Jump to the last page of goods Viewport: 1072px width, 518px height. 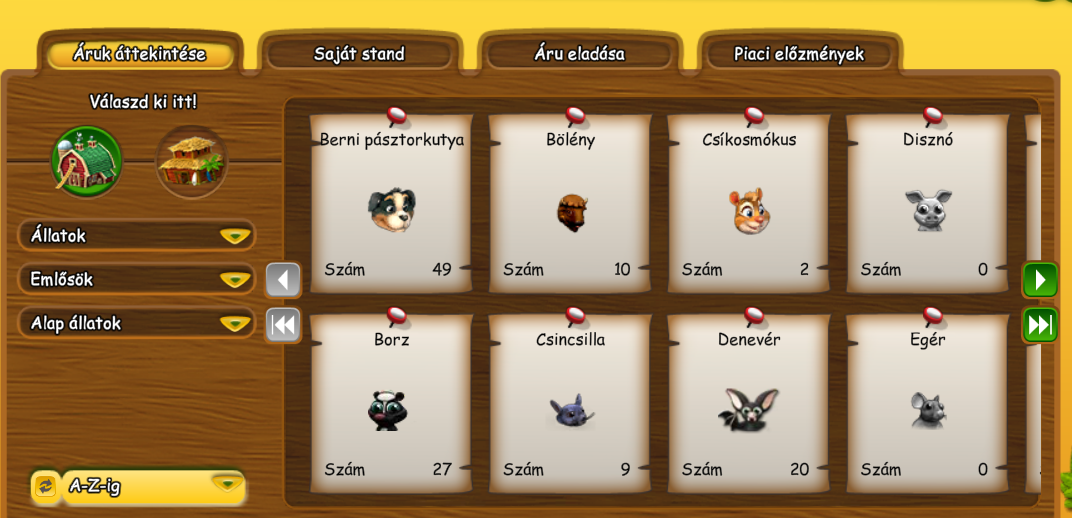[1040, 325]
